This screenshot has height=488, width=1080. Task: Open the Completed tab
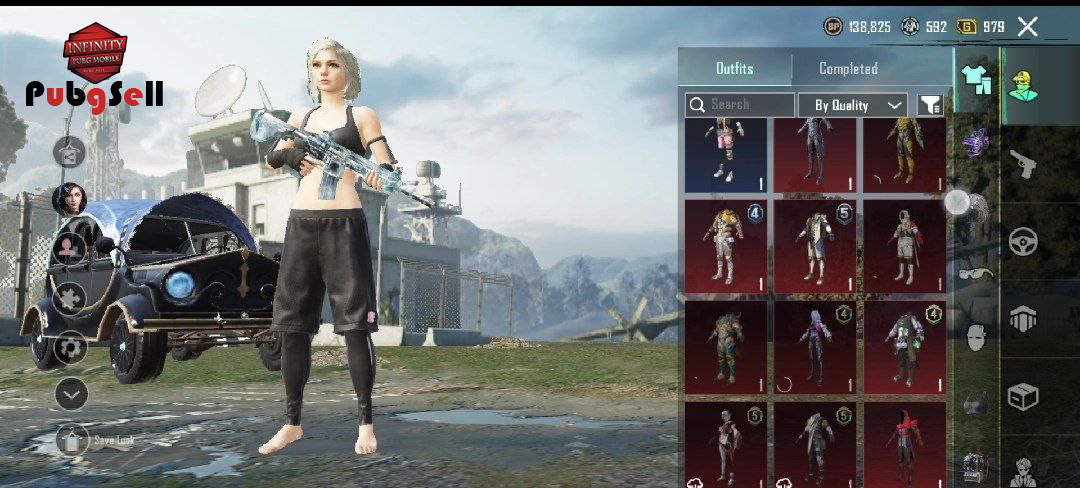coord(848,69)
